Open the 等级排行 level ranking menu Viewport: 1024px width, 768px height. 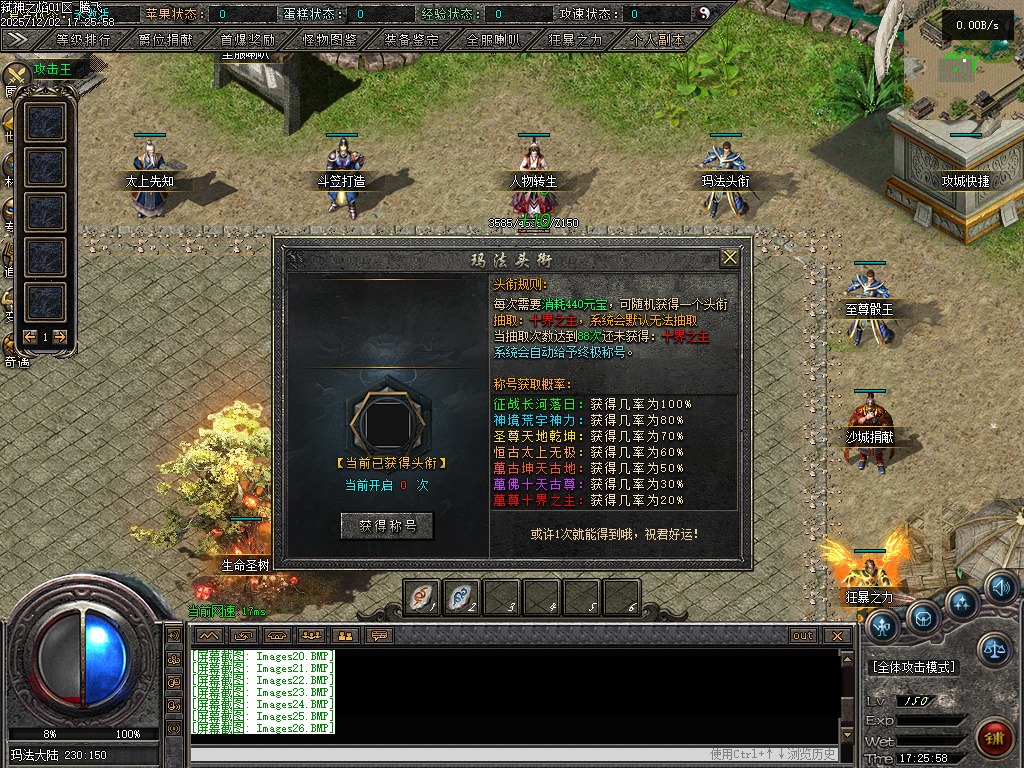pos(84,40)
